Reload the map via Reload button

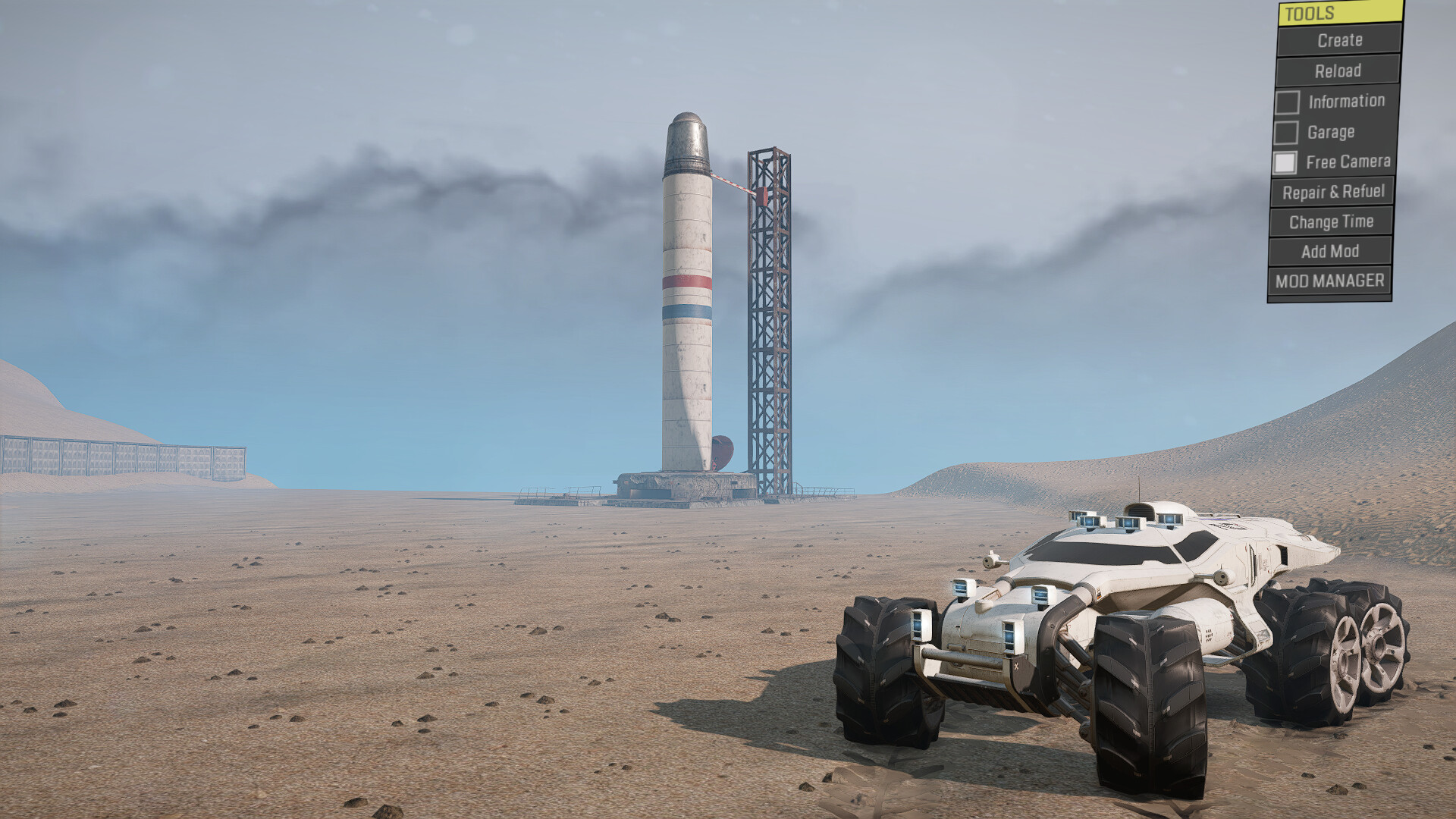[1338, 71]
